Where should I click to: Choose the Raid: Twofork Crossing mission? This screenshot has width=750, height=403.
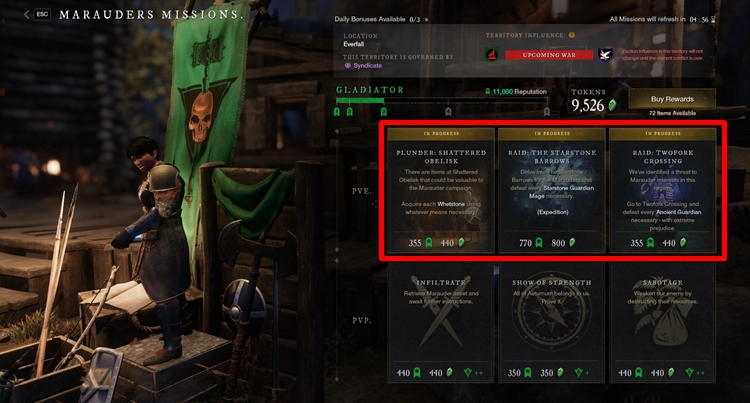[662, 189]
